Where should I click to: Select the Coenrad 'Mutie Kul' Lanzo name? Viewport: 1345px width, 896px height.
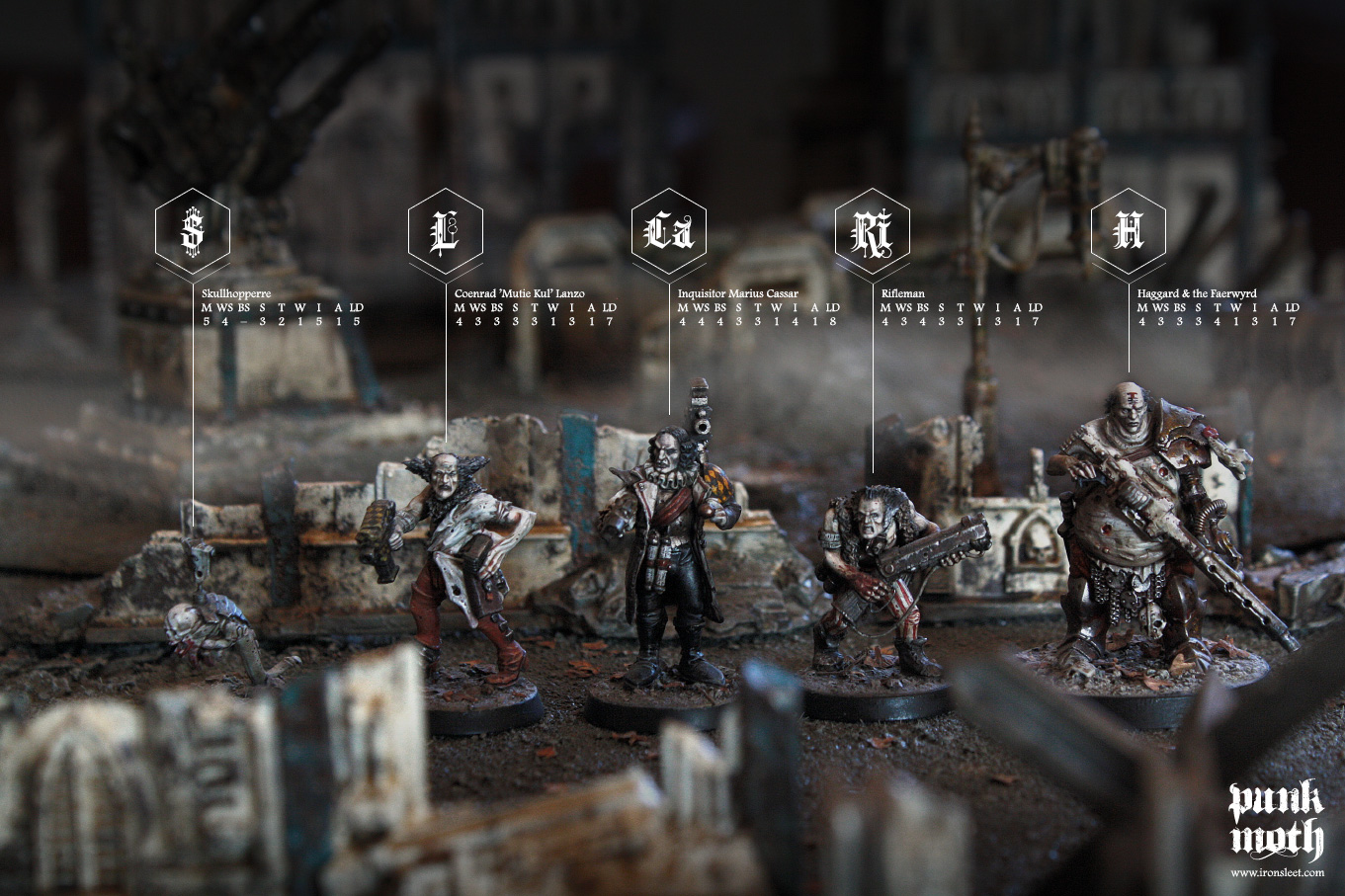pos(519,293)
